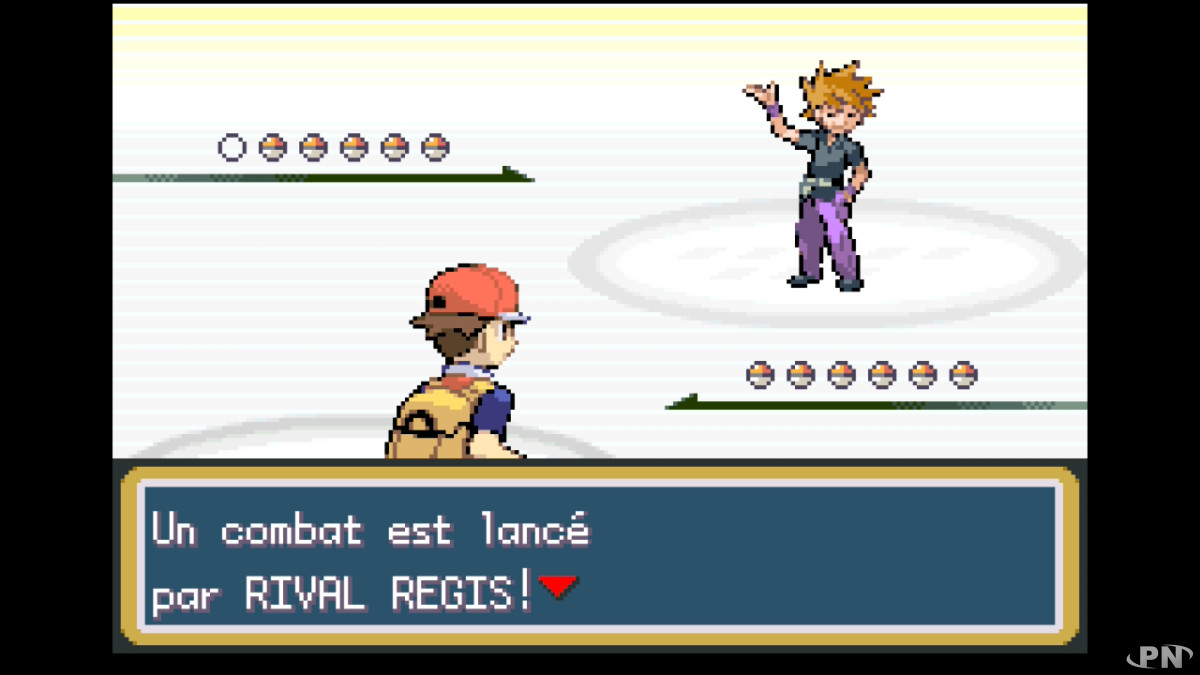This screenshot has width=1200, height=675.
Task: Click the PN watermark logo
Action: 1159,656
